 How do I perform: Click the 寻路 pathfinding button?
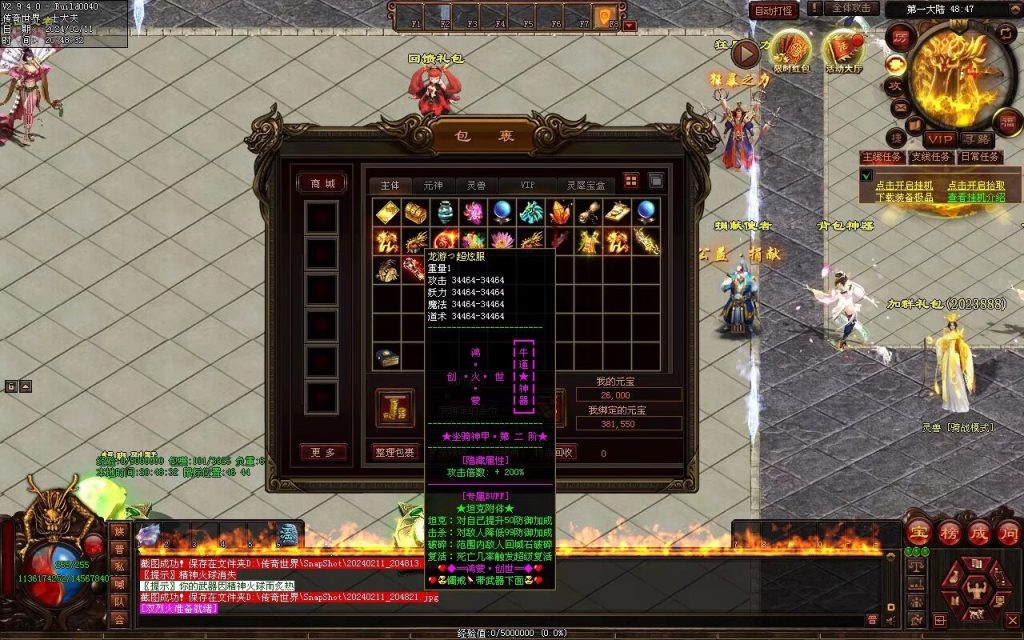coord(977,139)
